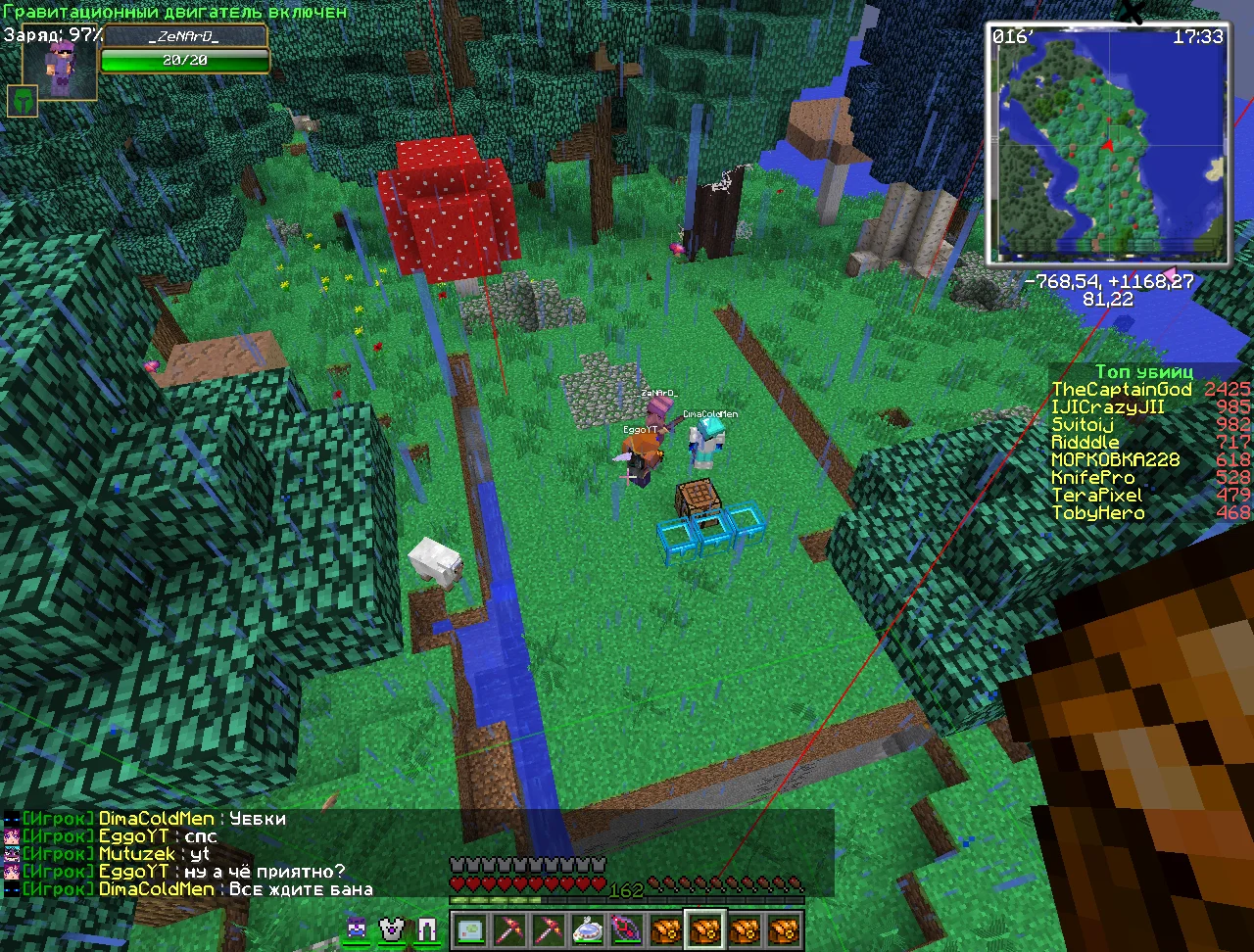Click the _ZeNArD_ name plate
Screen dimensions: 1254x952
(x=185, y=37)
